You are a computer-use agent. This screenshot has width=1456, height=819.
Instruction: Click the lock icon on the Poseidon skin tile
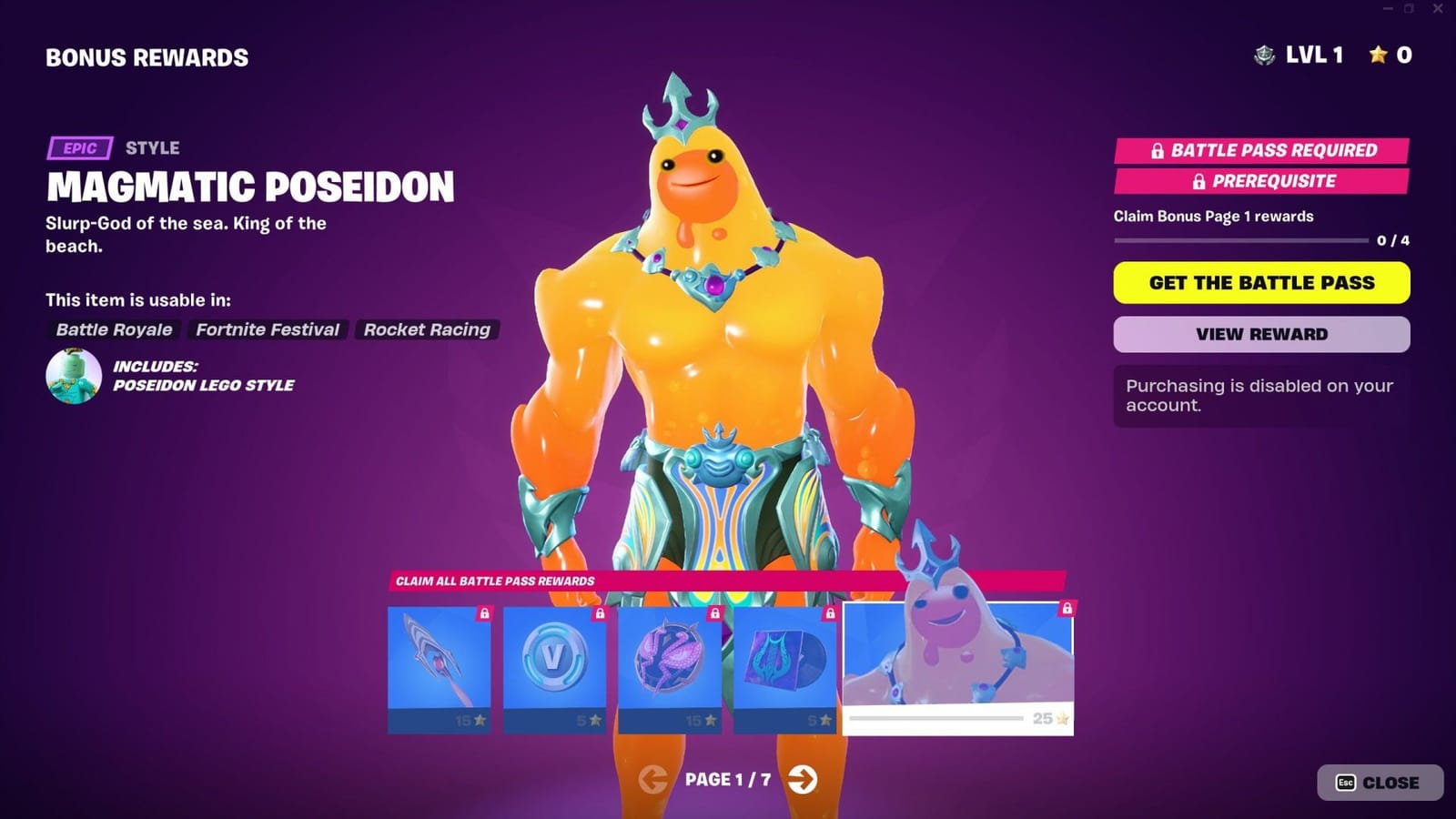(x=1067, y=608)
